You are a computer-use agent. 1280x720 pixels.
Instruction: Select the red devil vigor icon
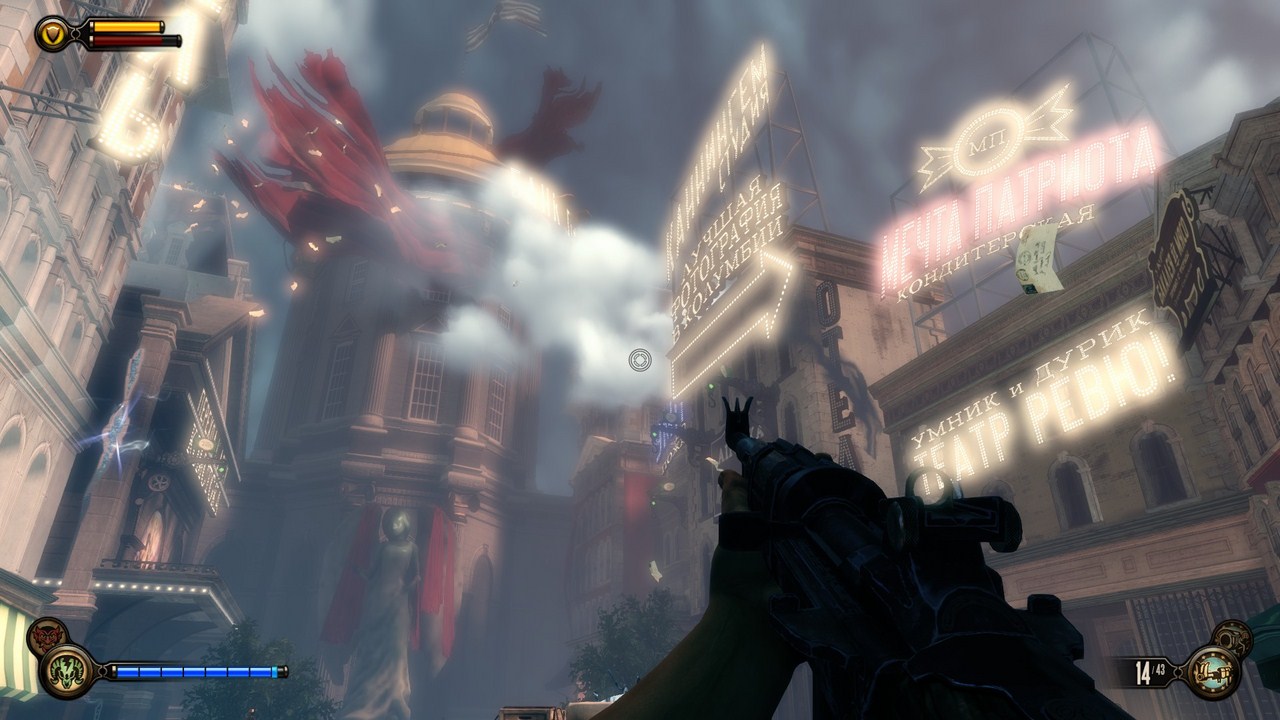[x=46, y=637]
